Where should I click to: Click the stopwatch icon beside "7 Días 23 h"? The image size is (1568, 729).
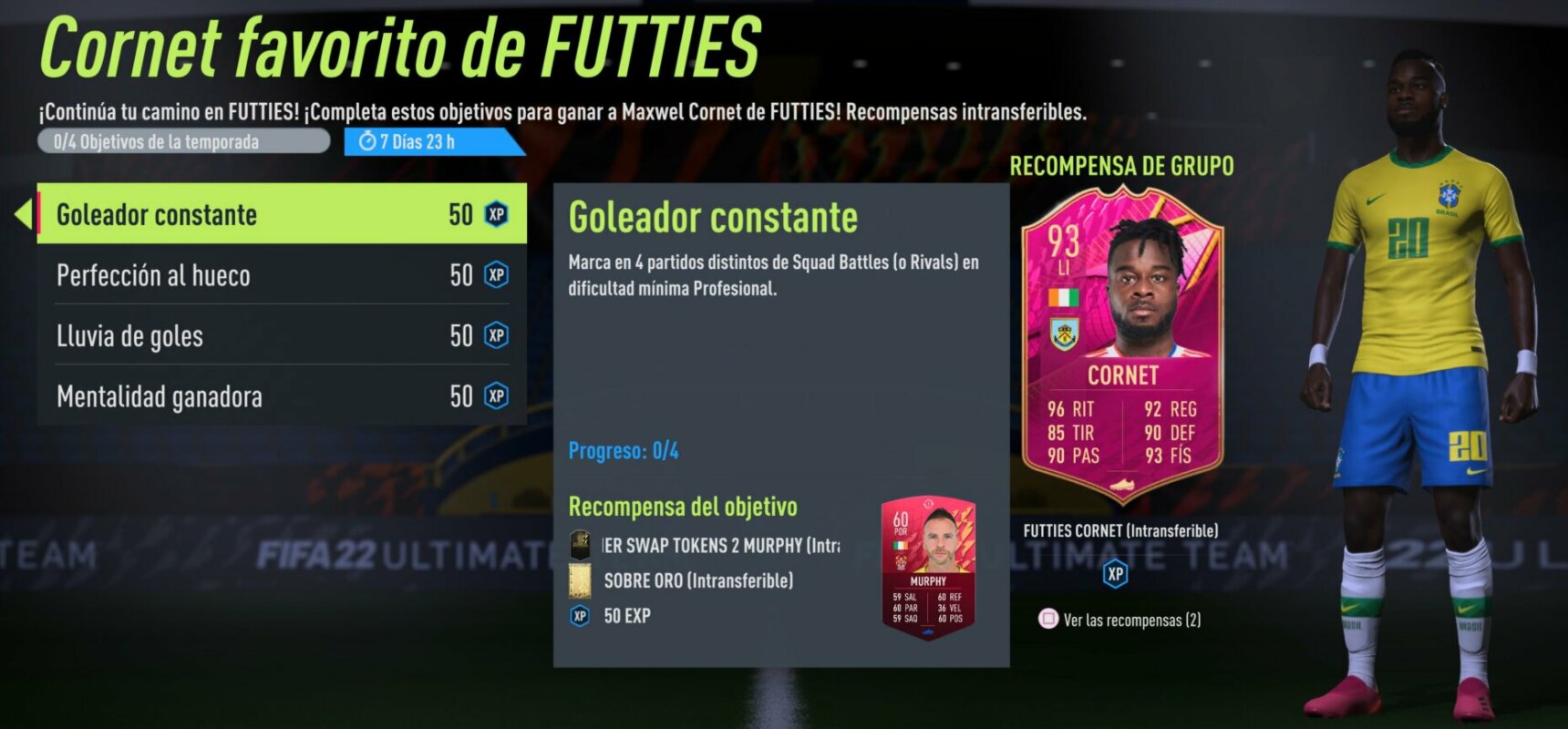click(x=368, y=141)
